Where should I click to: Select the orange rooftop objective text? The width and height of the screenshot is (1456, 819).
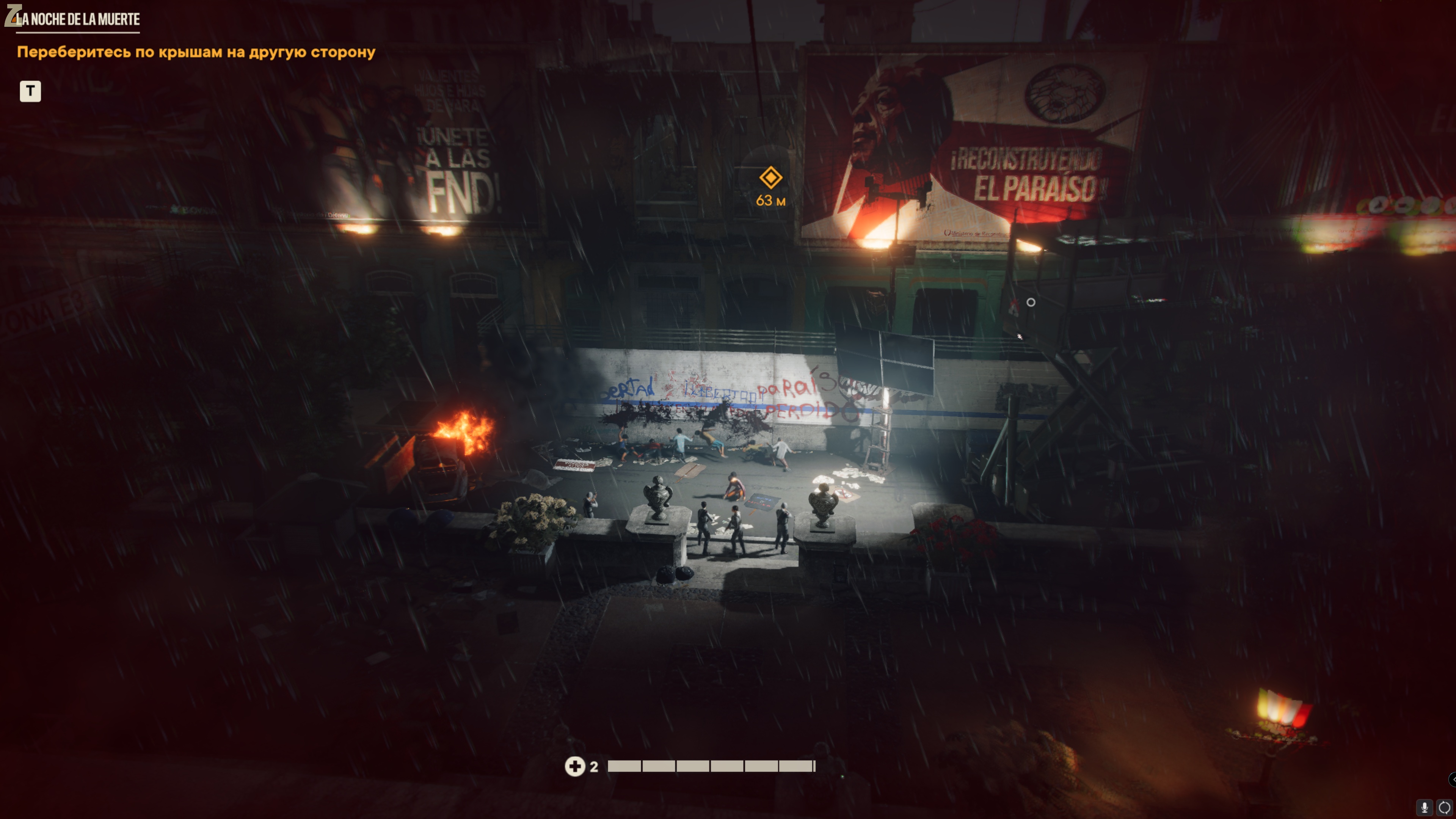pos(196,52)
